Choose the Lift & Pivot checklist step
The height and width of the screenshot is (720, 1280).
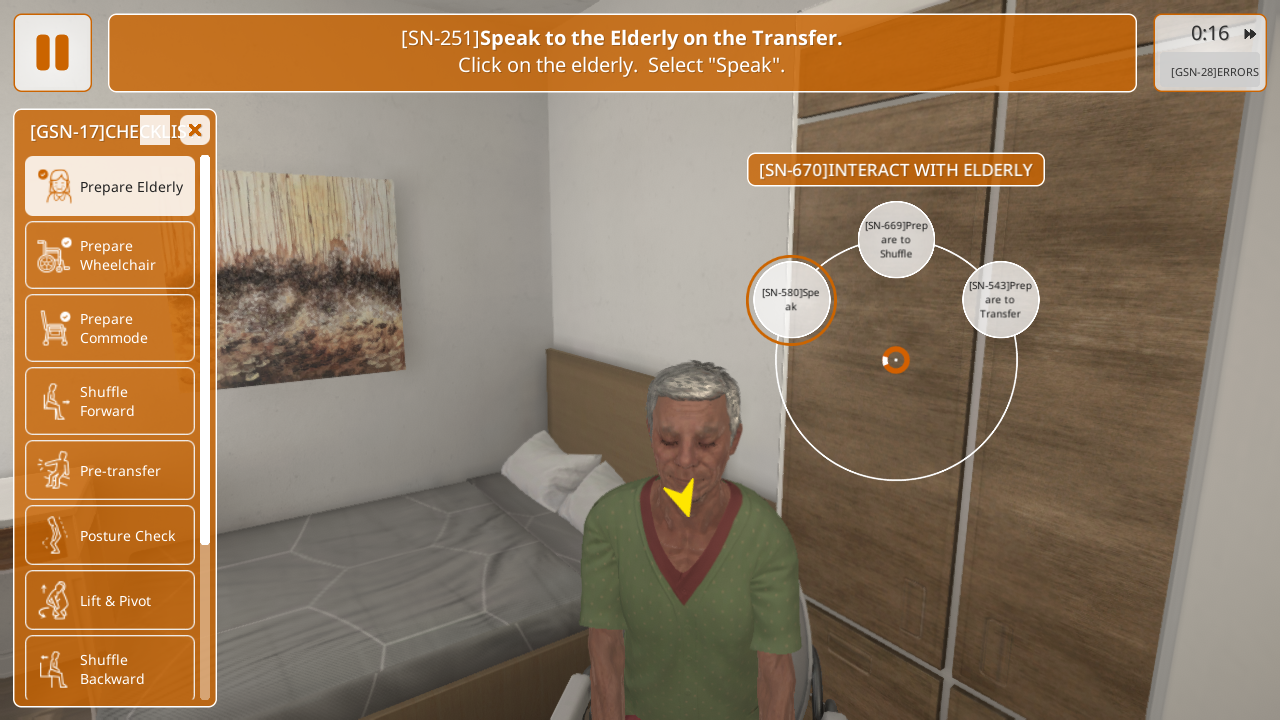point(110,600)
